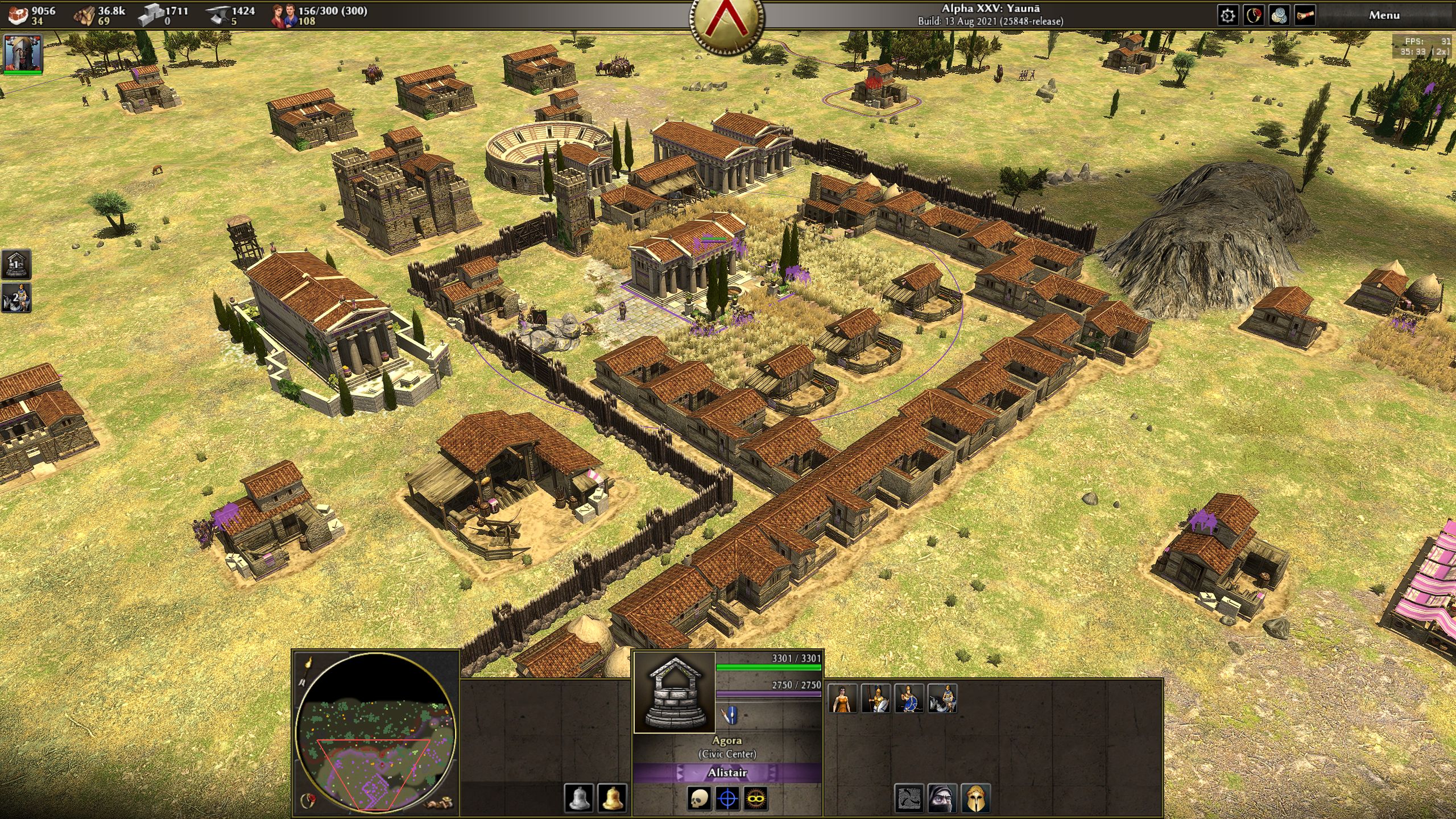1456x819 pixels.
Task: Research the hooded-figure technology
Action: tap(942, 799)
